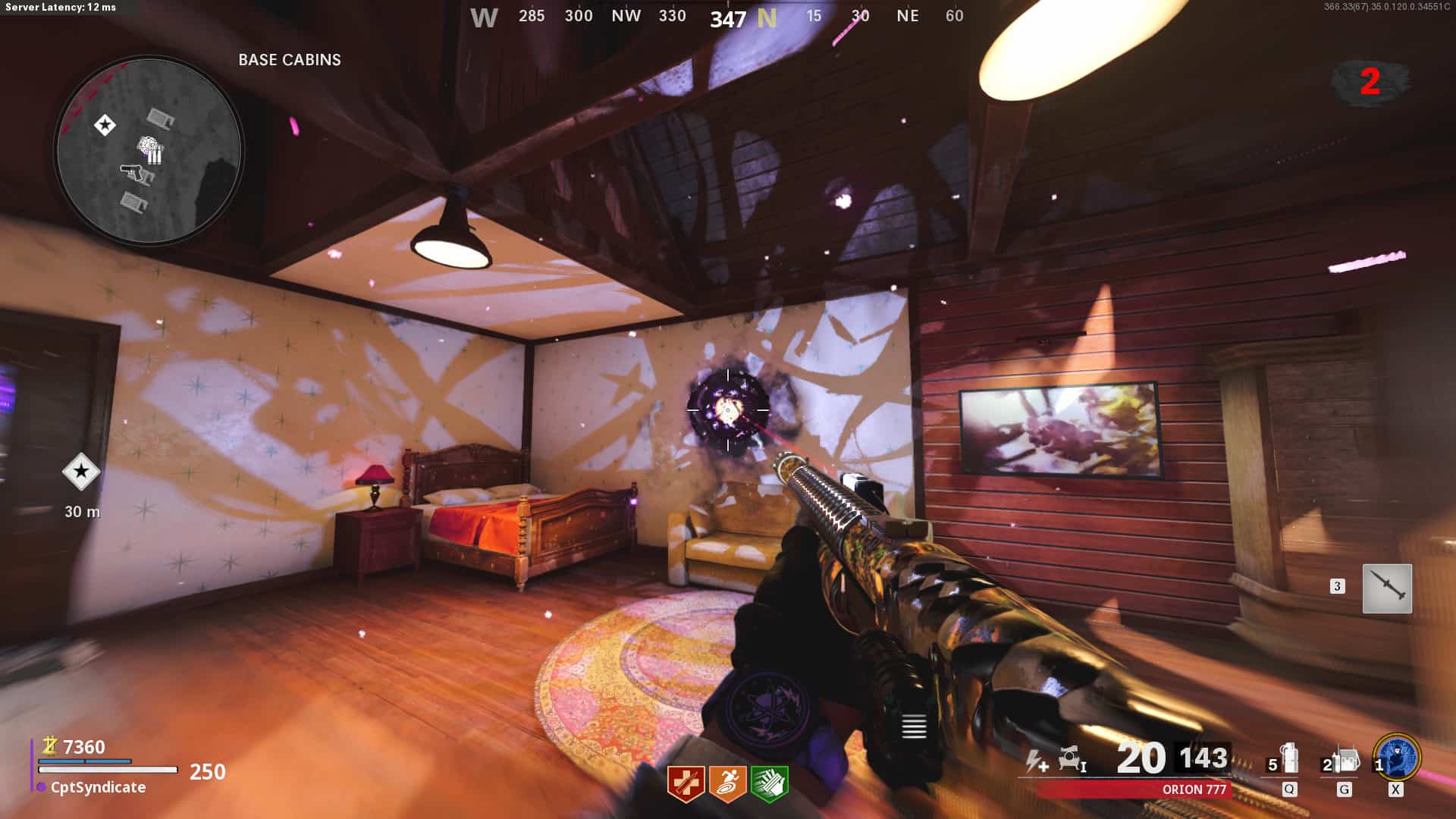The height and width of the screenshot is (819, 1456).
Task: Click the lightning bolt ammo mod icon
Action: 1036,760
